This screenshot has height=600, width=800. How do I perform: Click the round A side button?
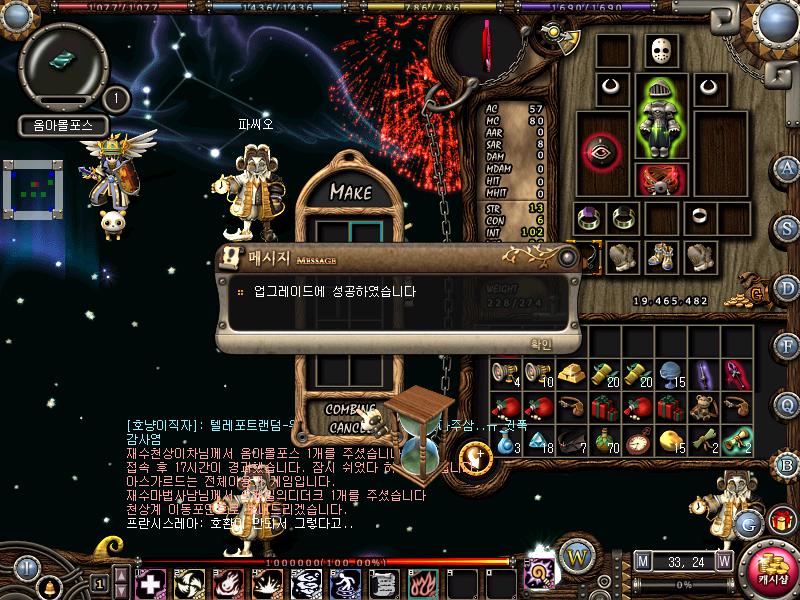pos(788,167)
